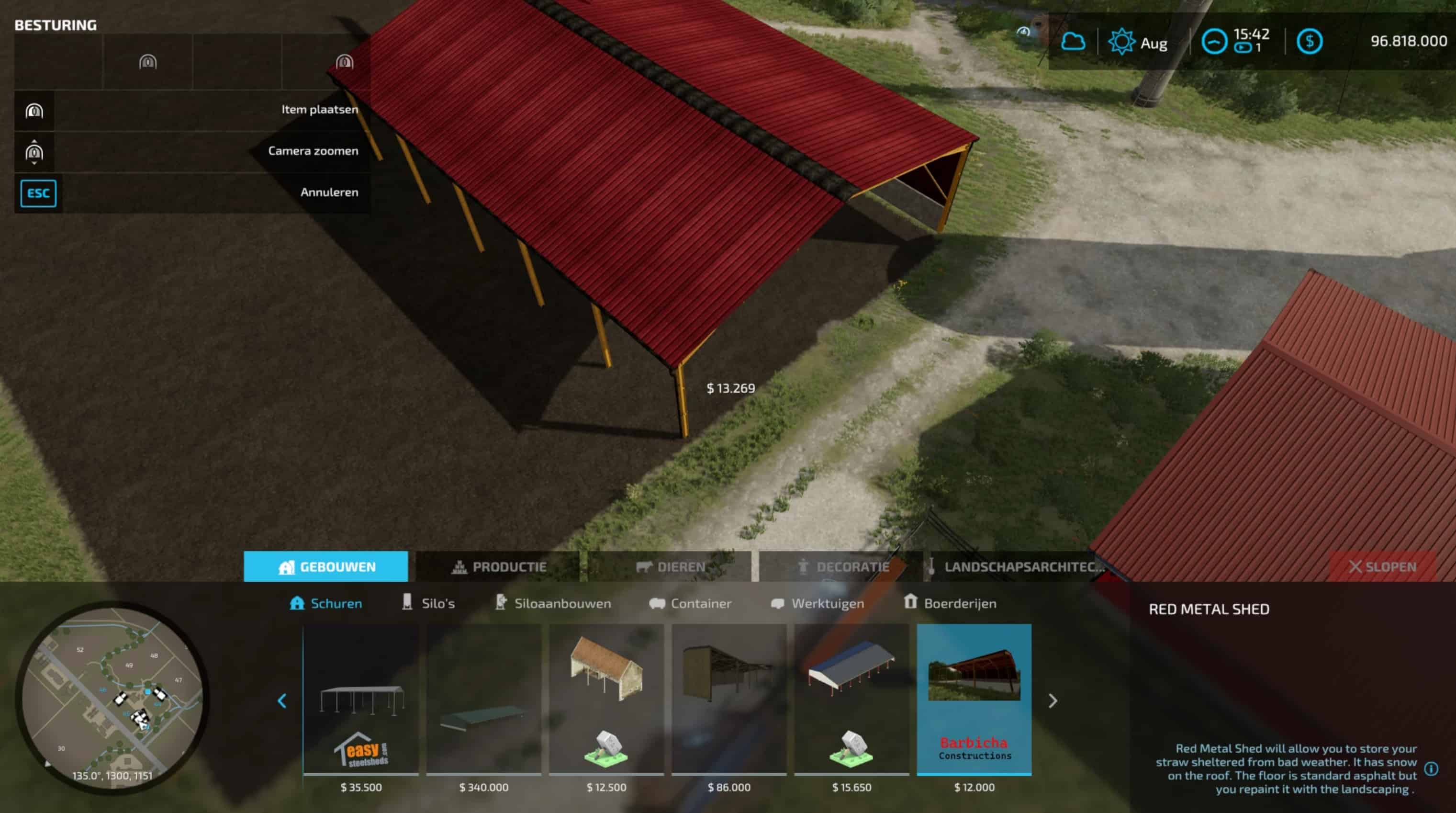Show the Decoratie tab
The width and height of the screenshot is (1456, 813).
pyautogui.click(x=842, y=566)
